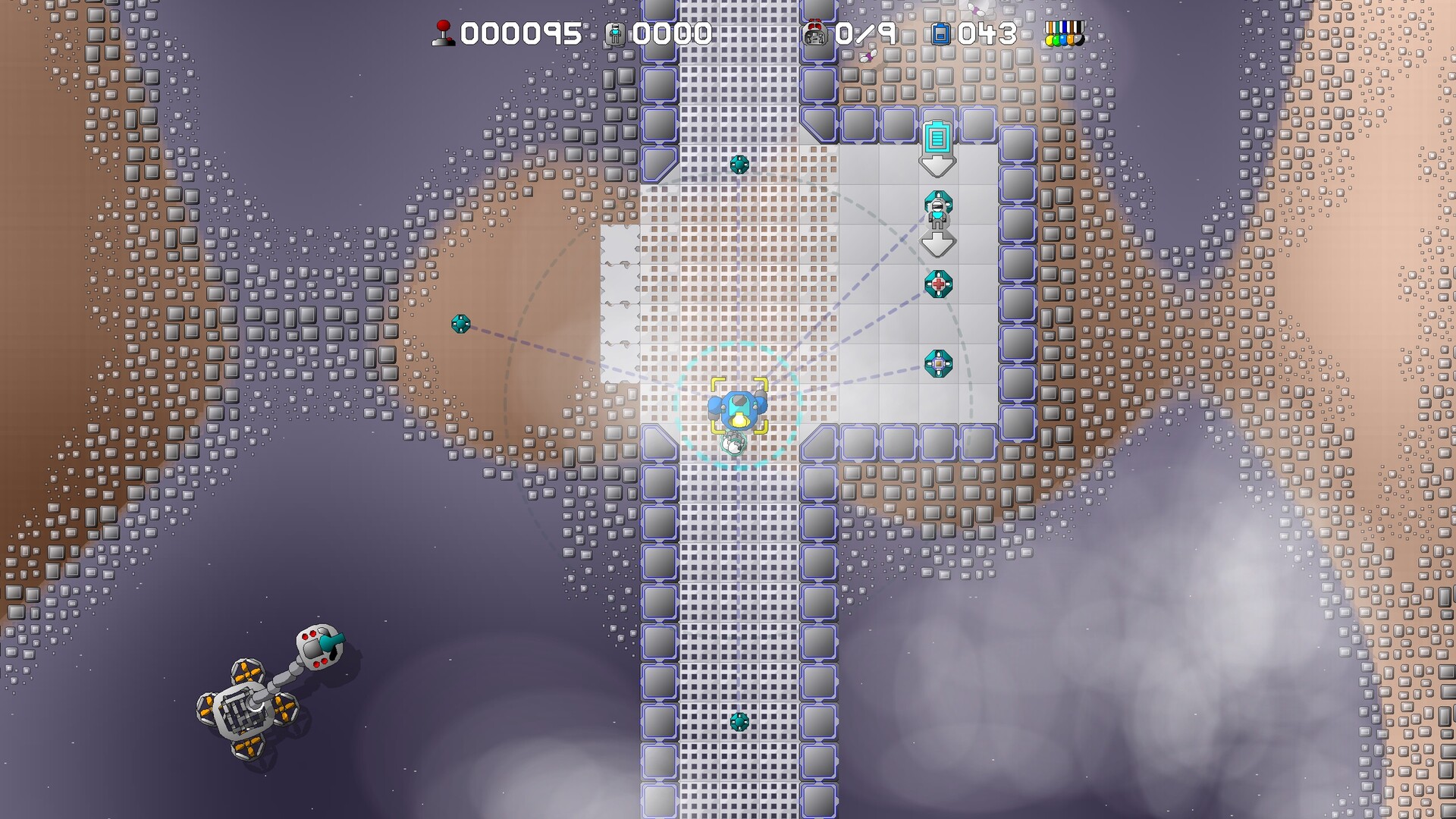Click the joystick score icon in the HUD
Image resolution: width=1456 pixels, height=819 pixels.
click(x=444, y=33)
